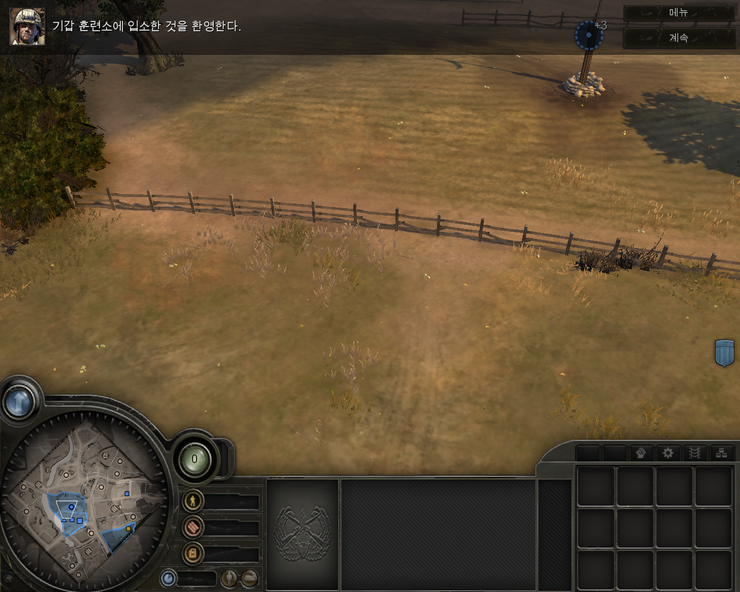Click the commander portrait in message bar
Image resolution: width=740 pixels, height=592 pixels.
click(x=27, y=27)
